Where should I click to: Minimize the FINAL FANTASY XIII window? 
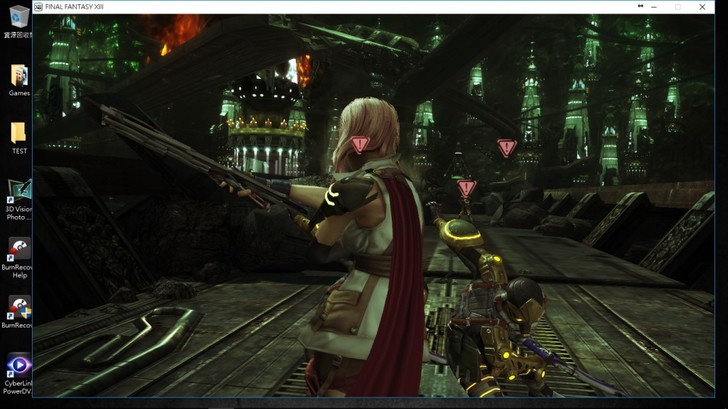(654, 6)
